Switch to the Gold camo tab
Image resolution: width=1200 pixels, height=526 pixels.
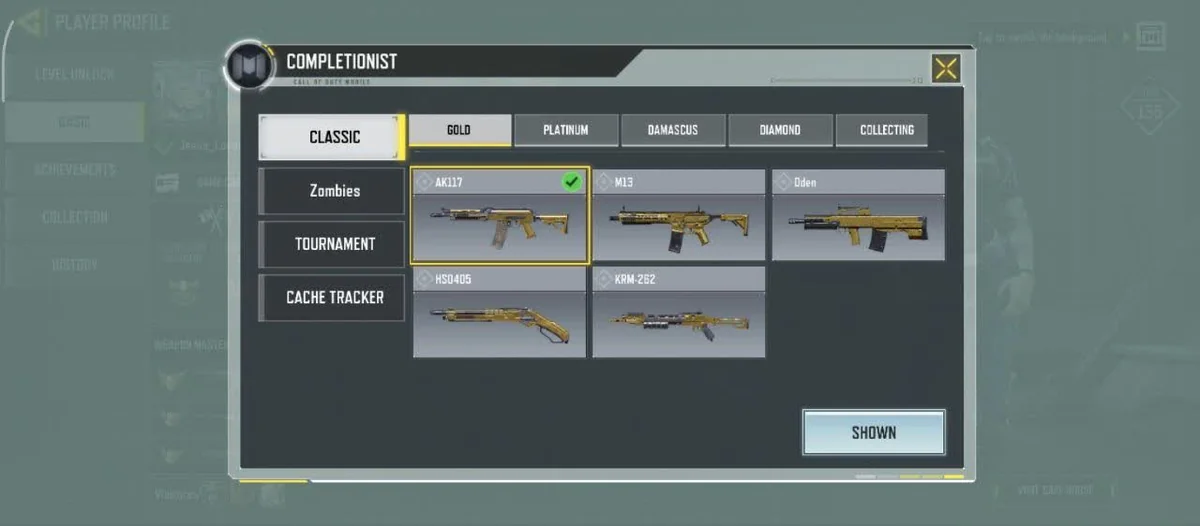tap(460, 130)
